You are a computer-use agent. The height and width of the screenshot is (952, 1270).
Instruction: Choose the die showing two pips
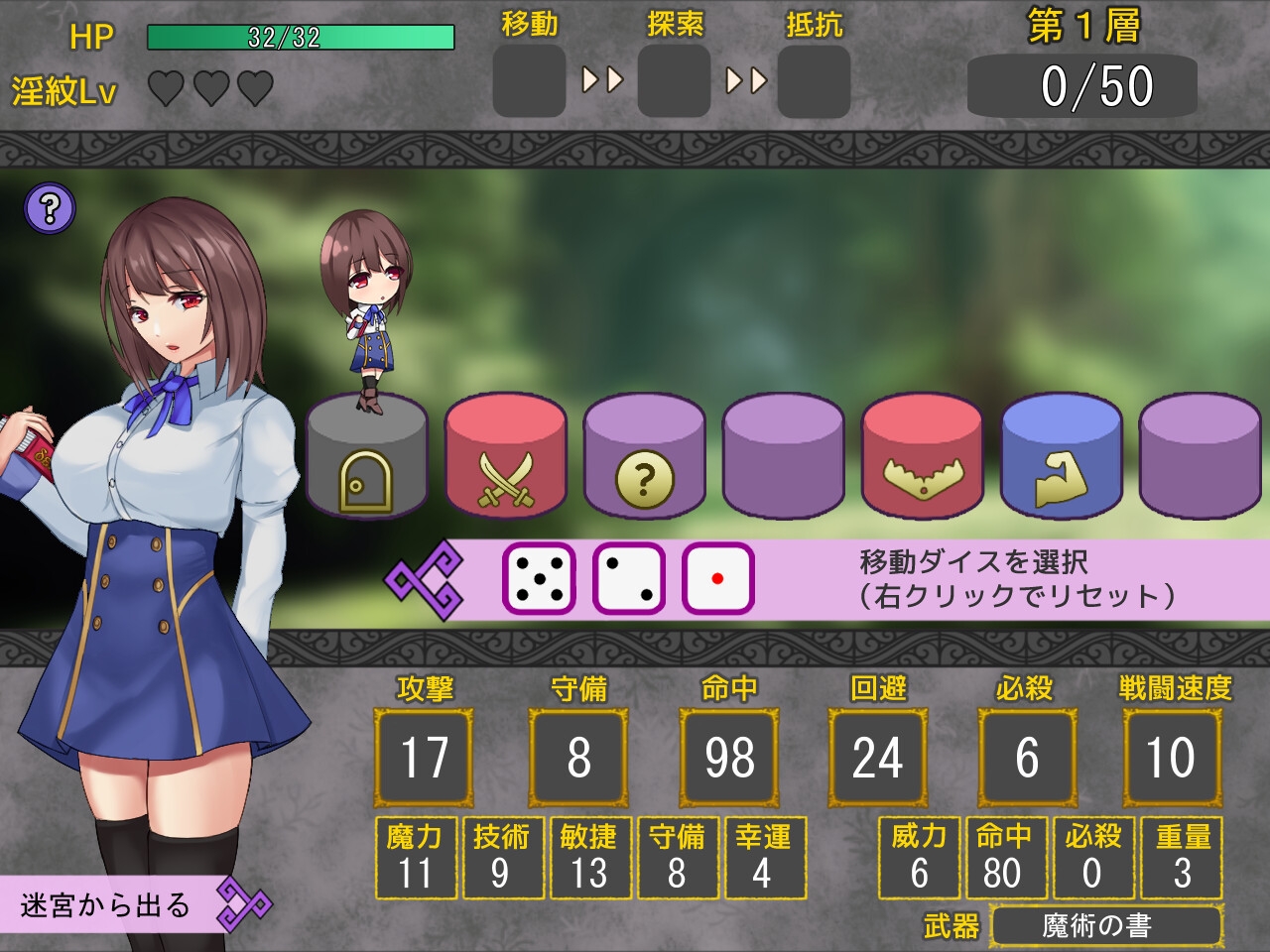pos(628,578)
